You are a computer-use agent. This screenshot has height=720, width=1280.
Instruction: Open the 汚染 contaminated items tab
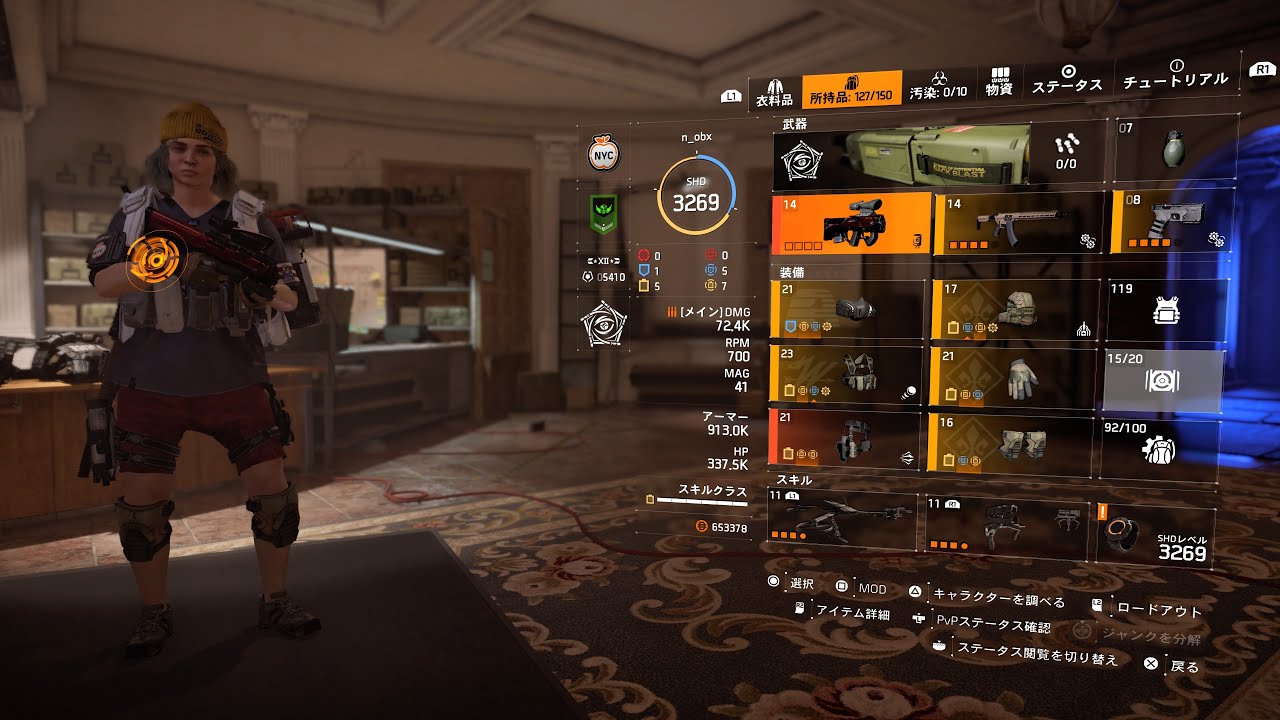click(938, 85)
